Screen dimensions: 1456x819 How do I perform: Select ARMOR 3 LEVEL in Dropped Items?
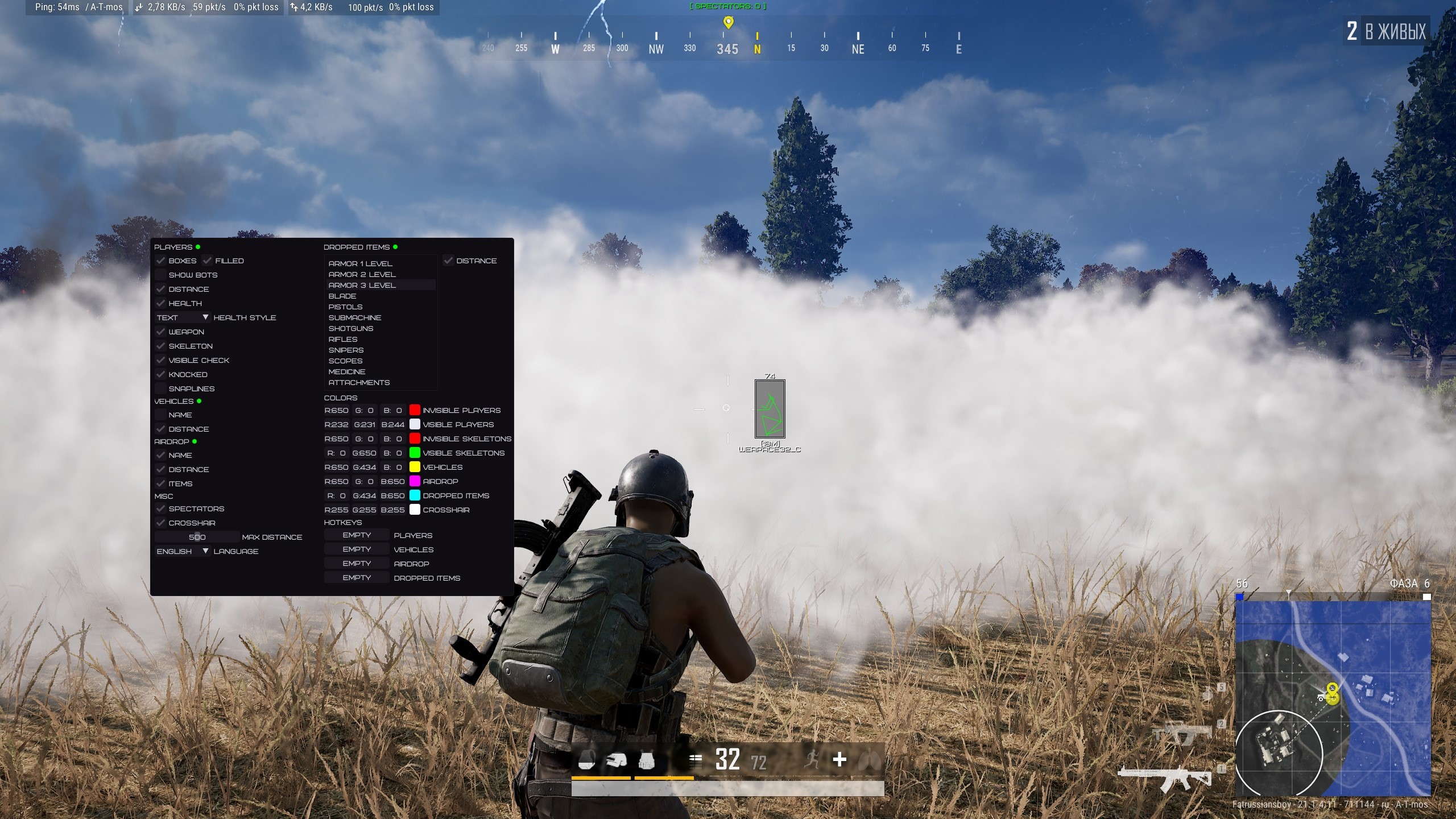pyautogui.click(x=362, y=285)
